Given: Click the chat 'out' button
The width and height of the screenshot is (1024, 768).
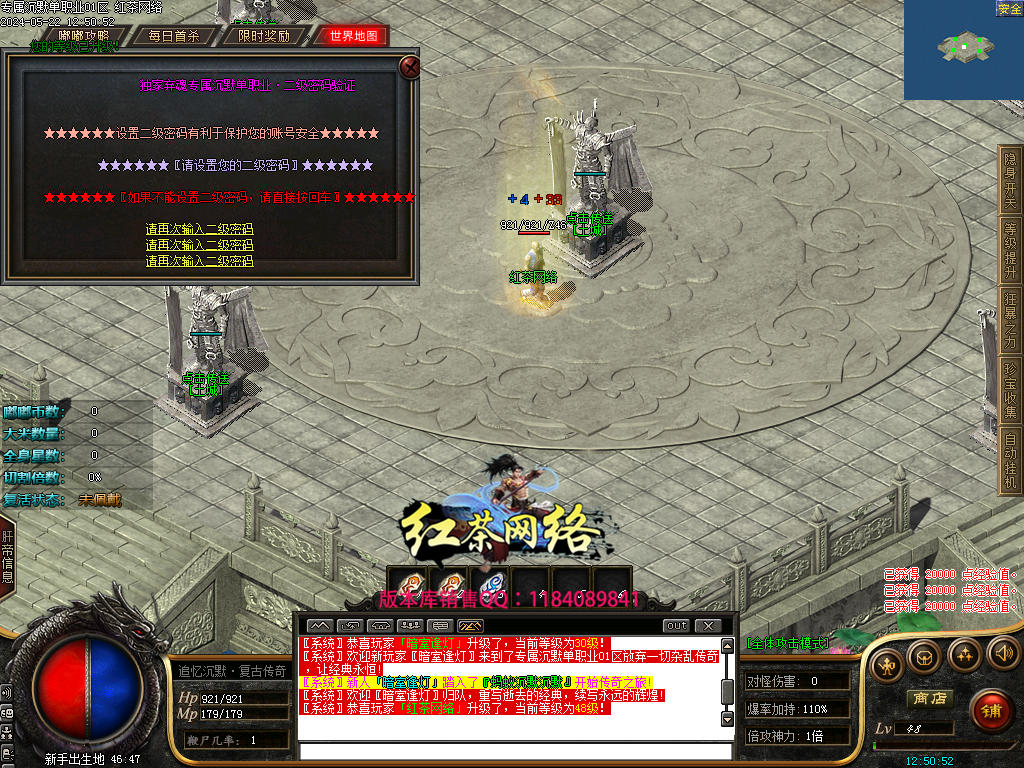Looking at the screenshot, I should (x=677, y=626).
